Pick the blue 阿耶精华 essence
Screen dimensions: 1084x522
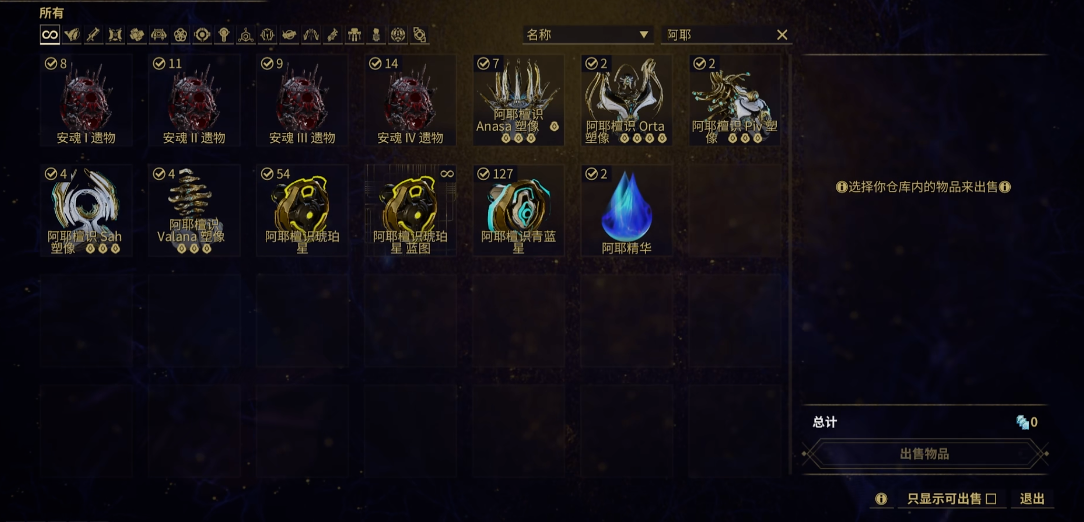pyautogui.click(x=626, y=210)
